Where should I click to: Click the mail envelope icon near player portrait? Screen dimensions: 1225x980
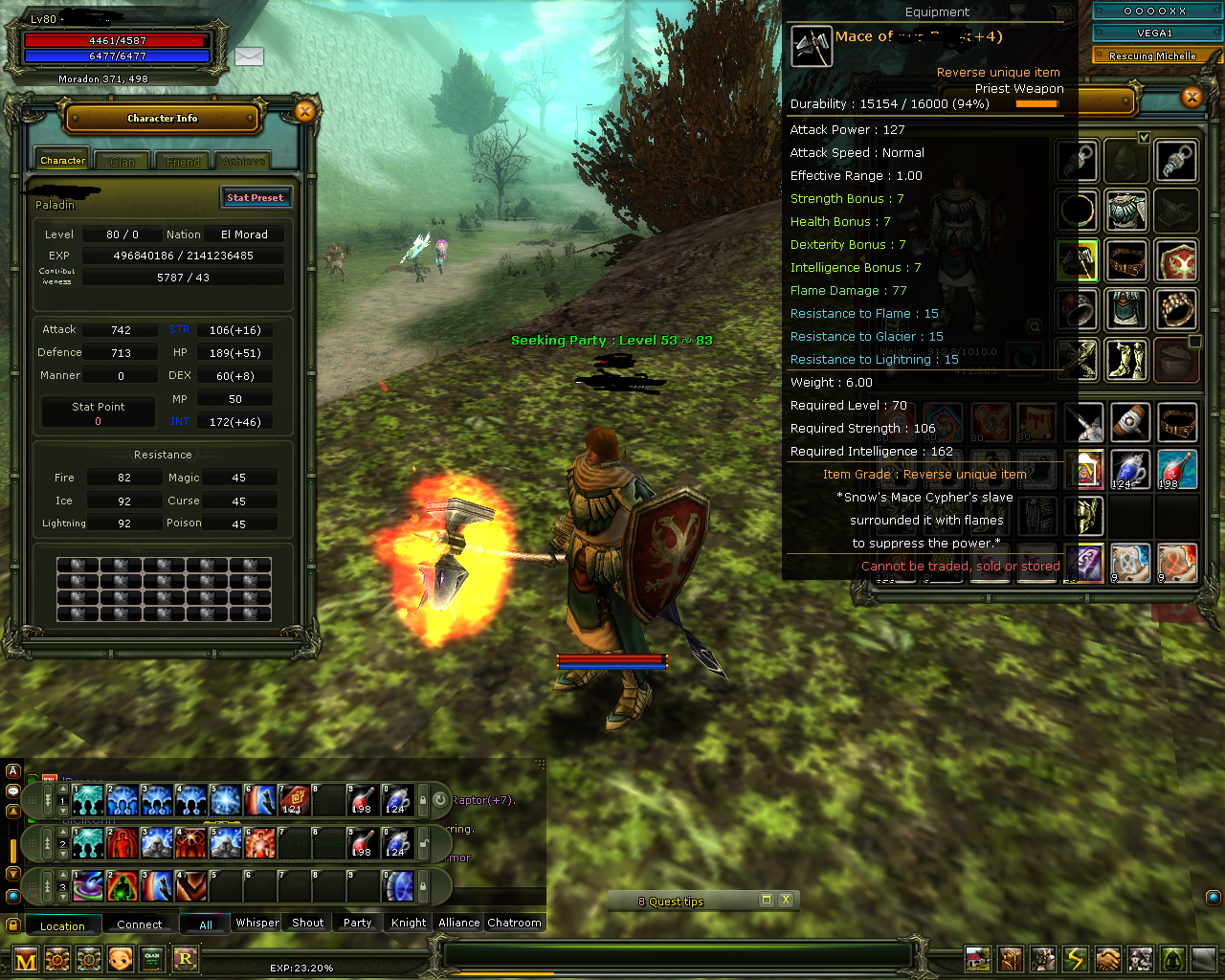pos(249,57)
